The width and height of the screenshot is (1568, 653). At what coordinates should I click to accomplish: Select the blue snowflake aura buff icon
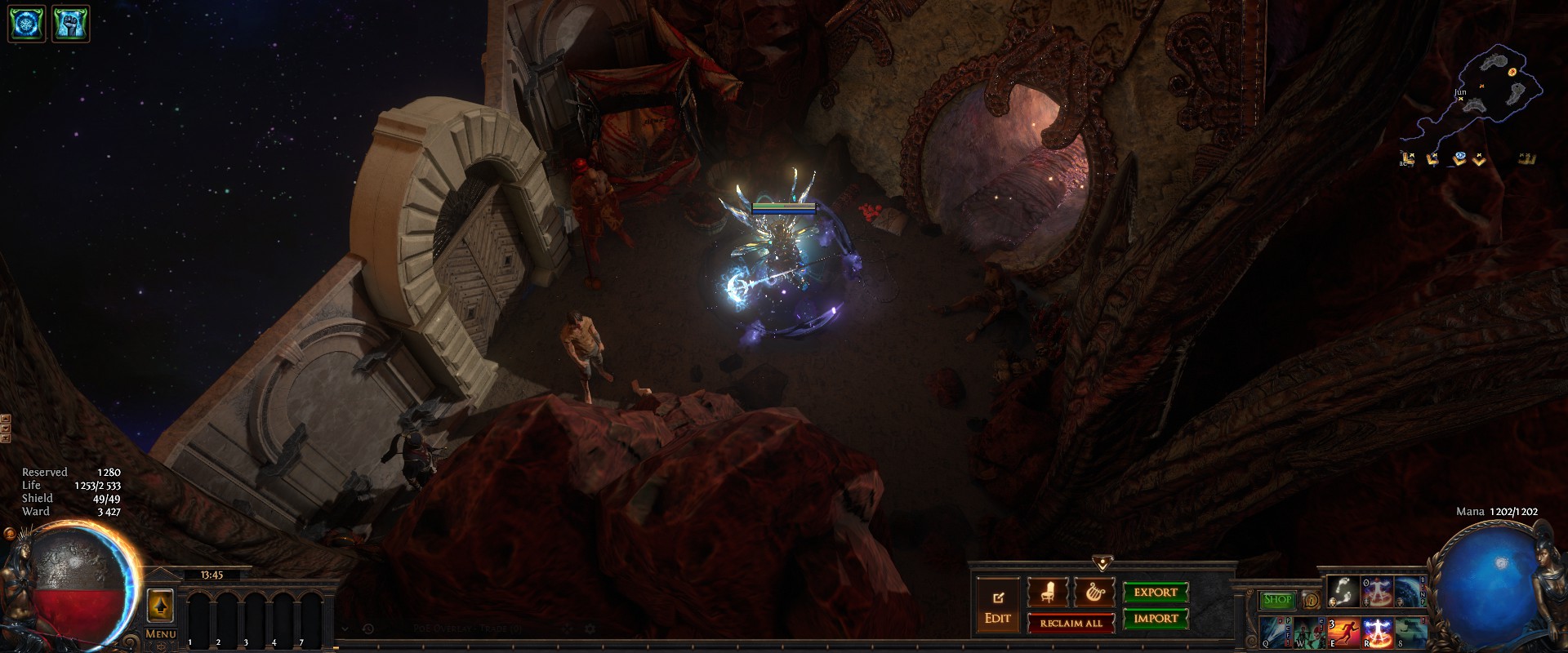(x=26, y=24)
